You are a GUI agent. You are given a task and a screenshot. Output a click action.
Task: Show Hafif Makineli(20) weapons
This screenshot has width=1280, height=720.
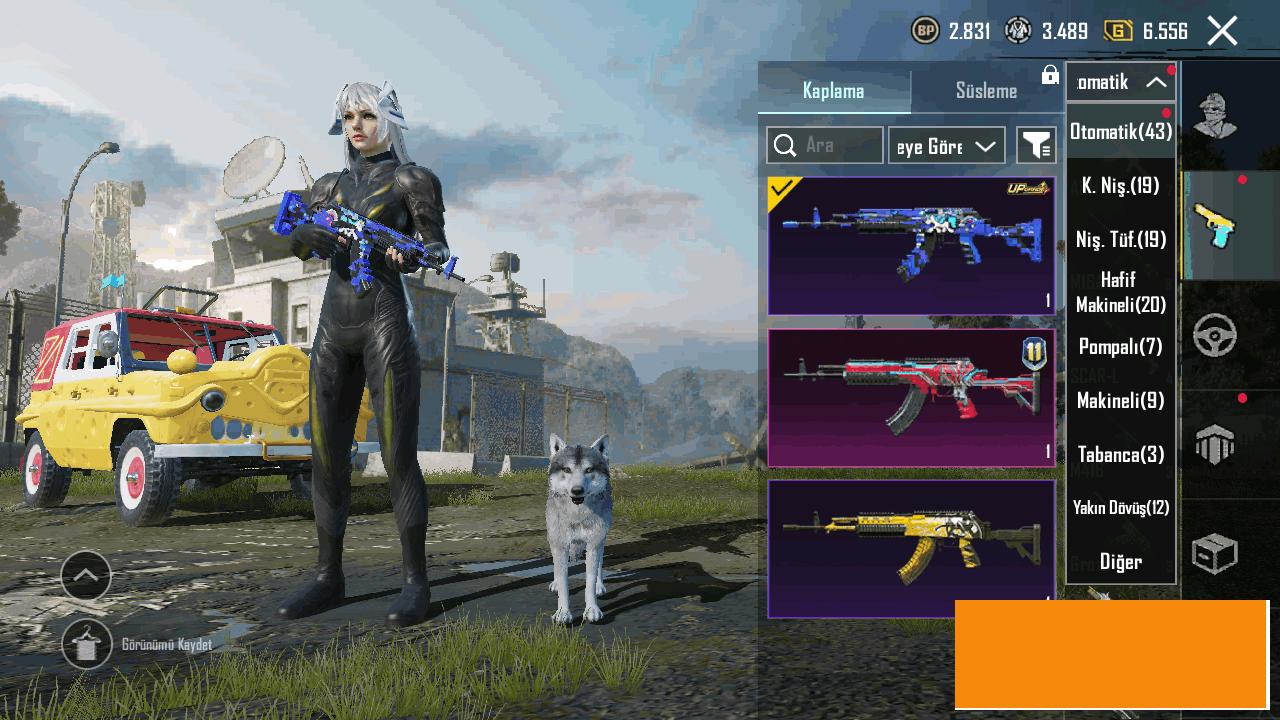1121,292
